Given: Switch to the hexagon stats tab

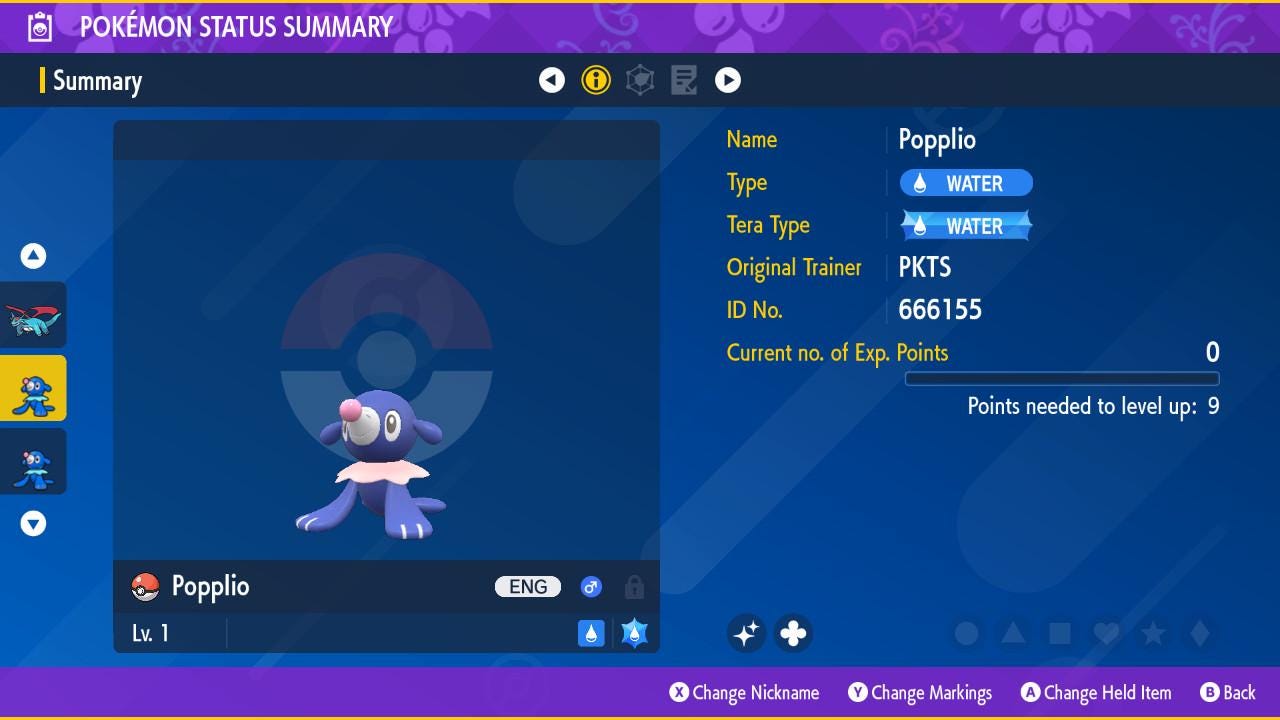Looking at the screenshot, I should point(640,80).
